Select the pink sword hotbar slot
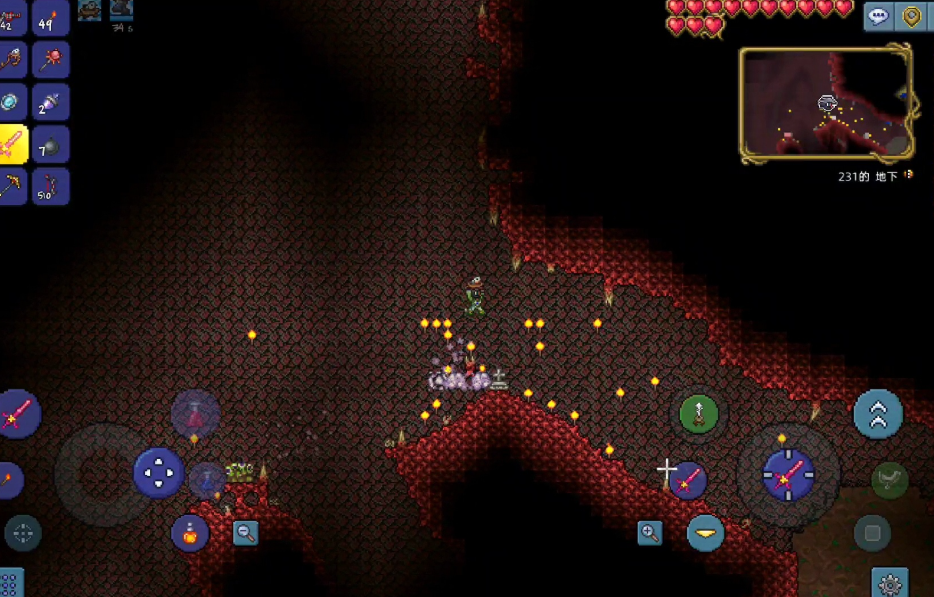Screen dimensions: 934x597 [13, 145]
